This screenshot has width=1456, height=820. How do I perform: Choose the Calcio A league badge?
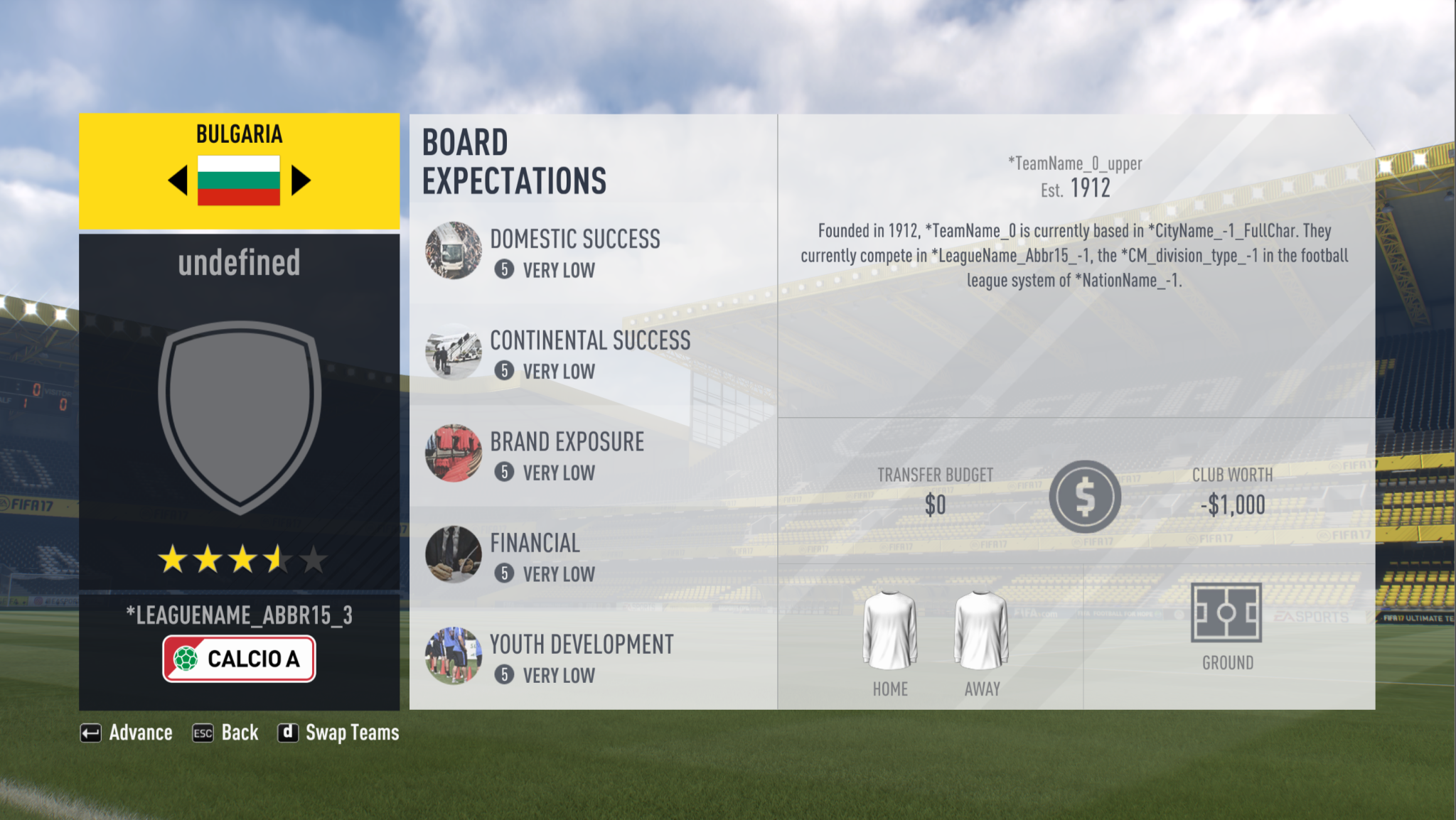tap(239, 659)
